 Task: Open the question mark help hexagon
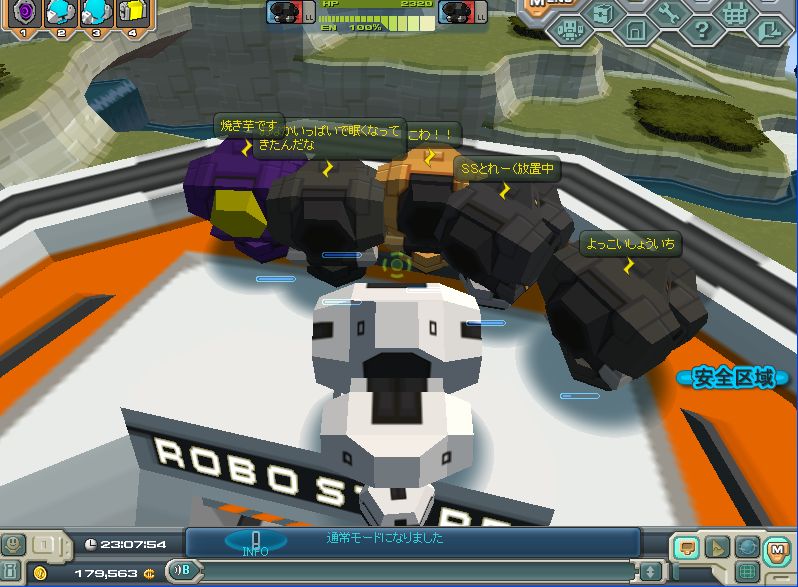coord(702,31)
